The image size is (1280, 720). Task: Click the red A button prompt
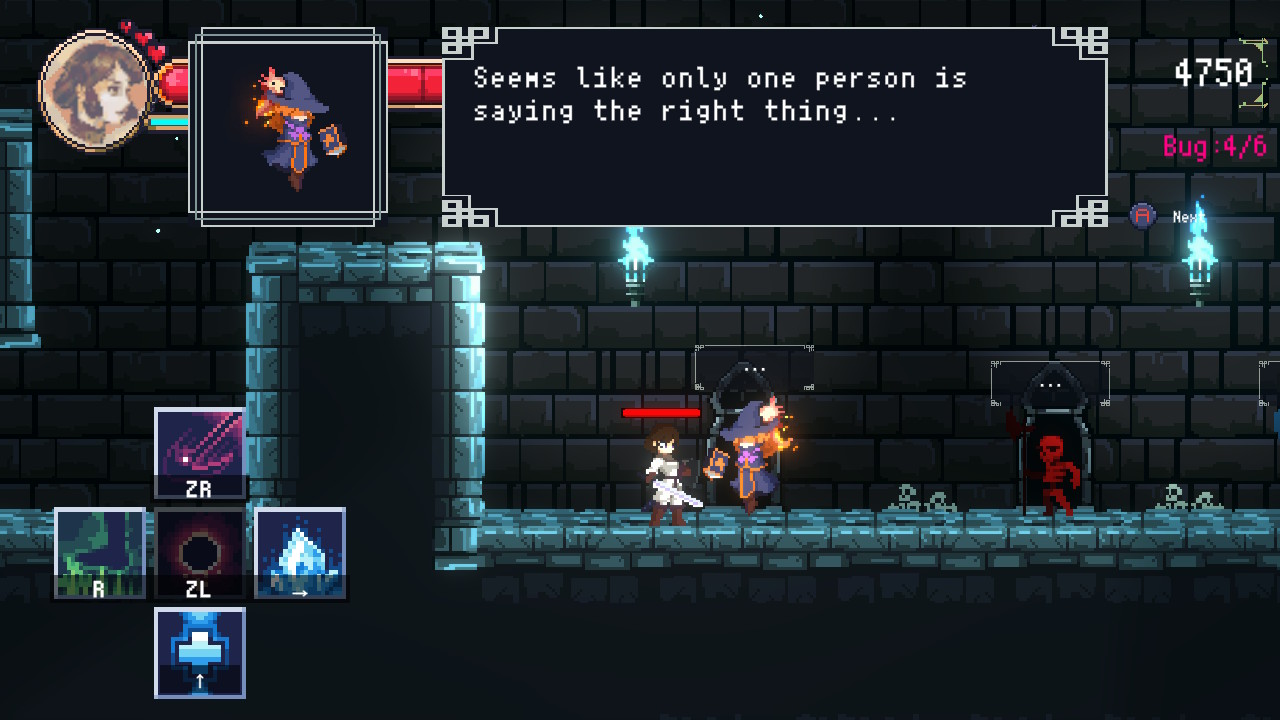(x=1141, y=215)
